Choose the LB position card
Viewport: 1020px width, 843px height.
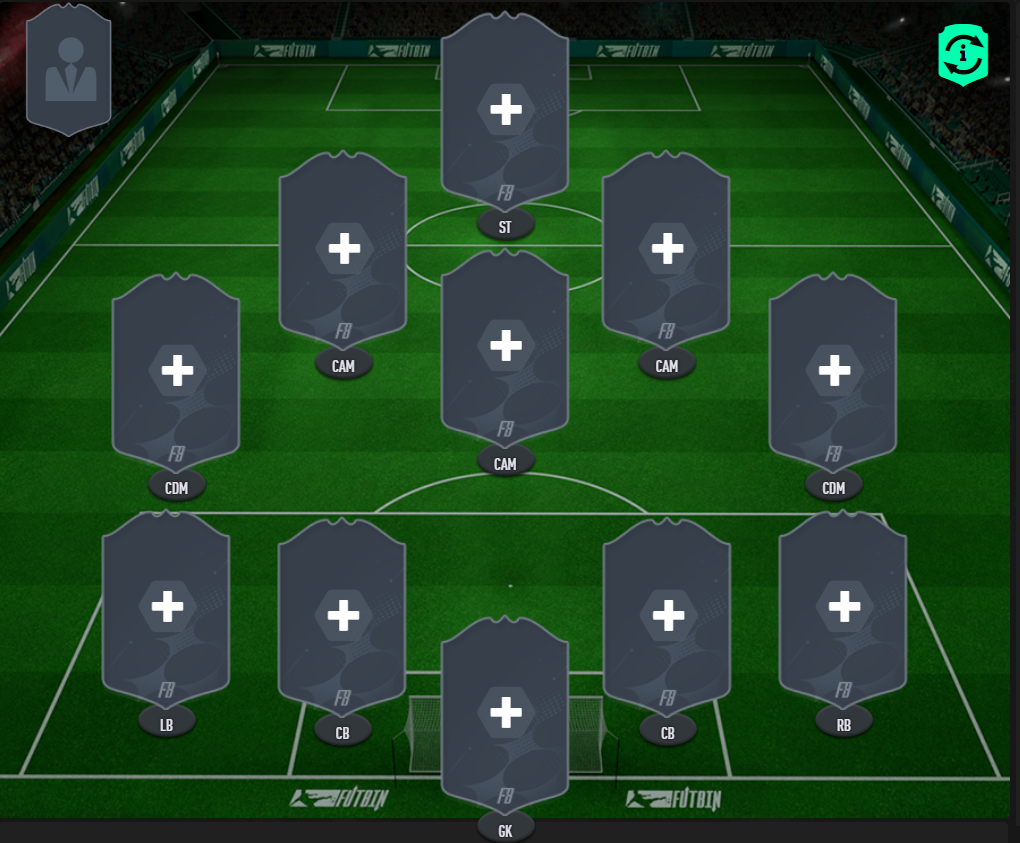tap(167, 606)
